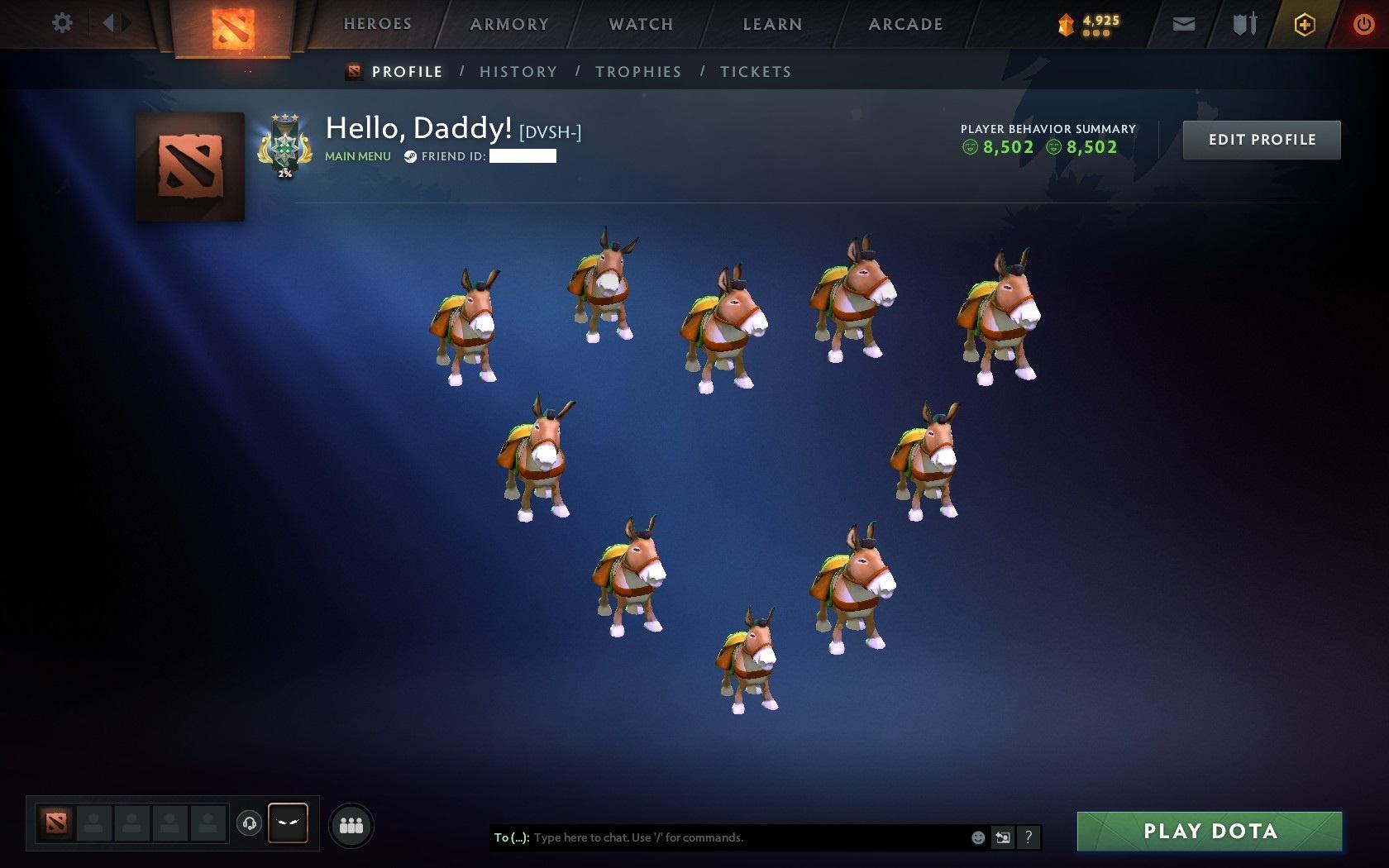Click the power icon to quit Dota
Image resolution: width=1389 pixels, height=868 pixels.
(1363, 23)
